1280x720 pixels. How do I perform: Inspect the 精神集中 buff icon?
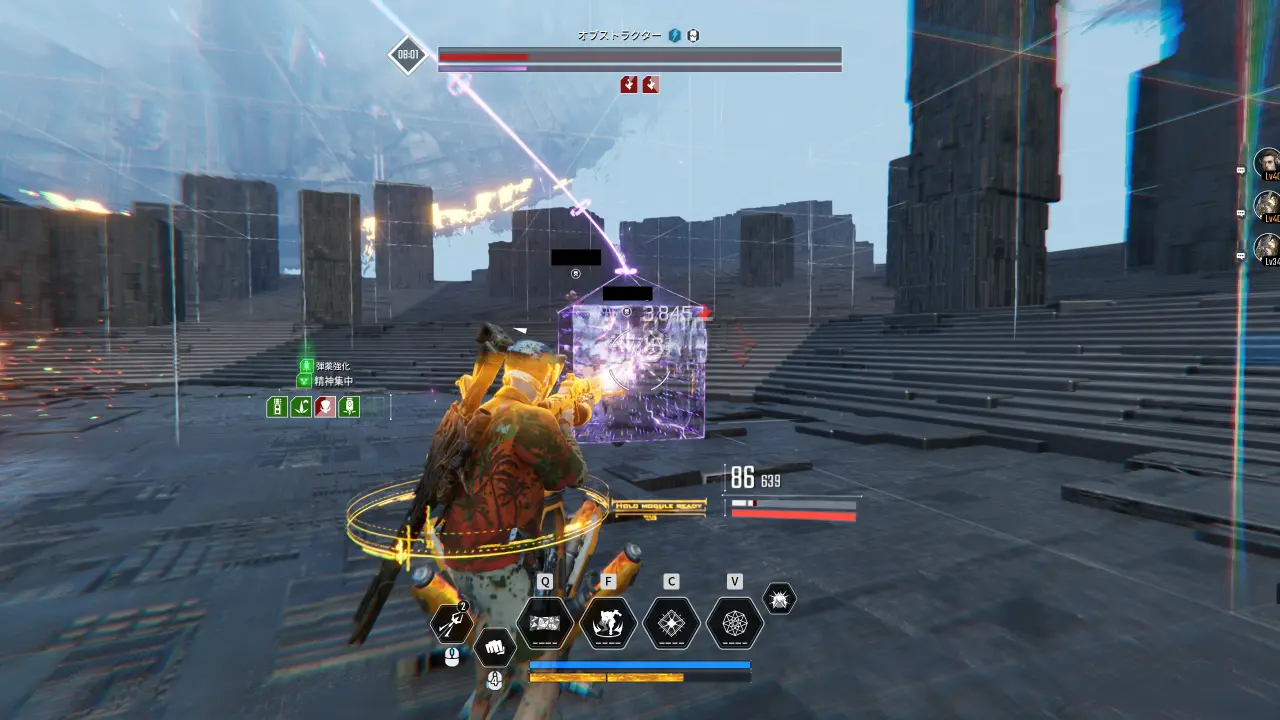(x=306, y=381)
